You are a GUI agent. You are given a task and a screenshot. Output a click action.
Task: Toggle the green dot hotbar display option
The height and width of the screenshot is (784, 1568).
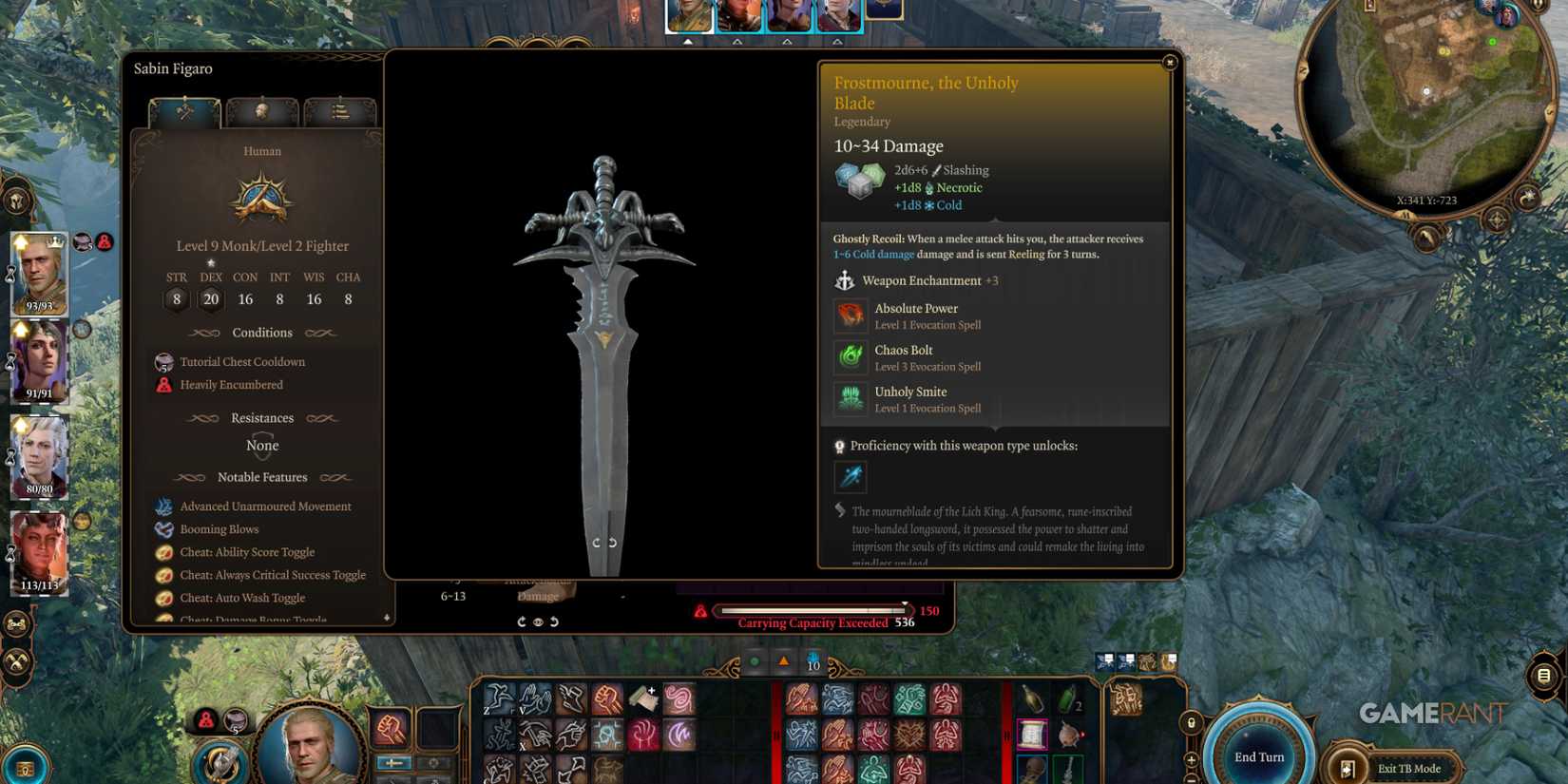click(x=754, y=662)
